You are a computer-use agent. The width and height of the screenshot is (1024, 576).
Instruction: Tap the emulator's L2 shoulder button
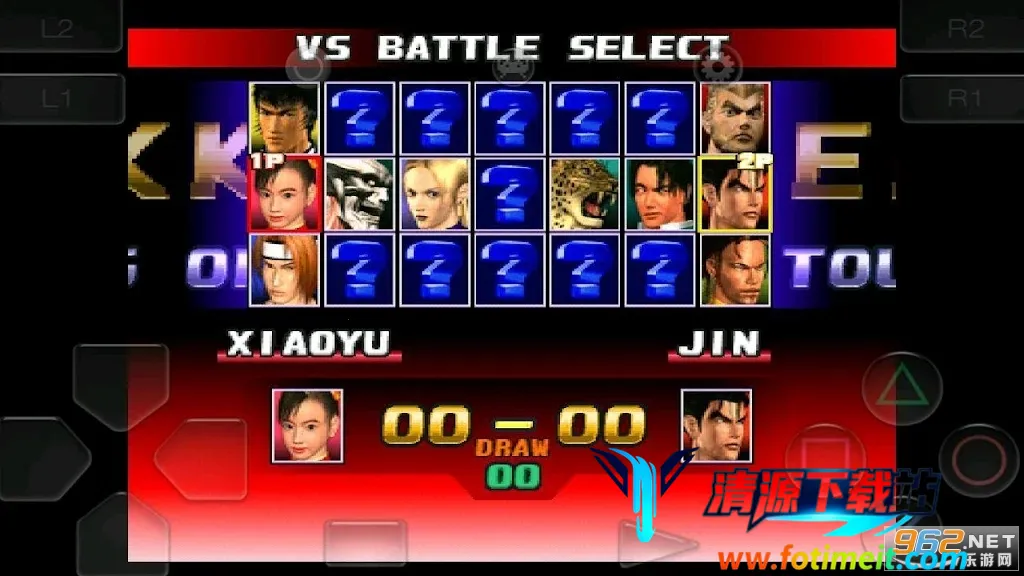(58, 28)
